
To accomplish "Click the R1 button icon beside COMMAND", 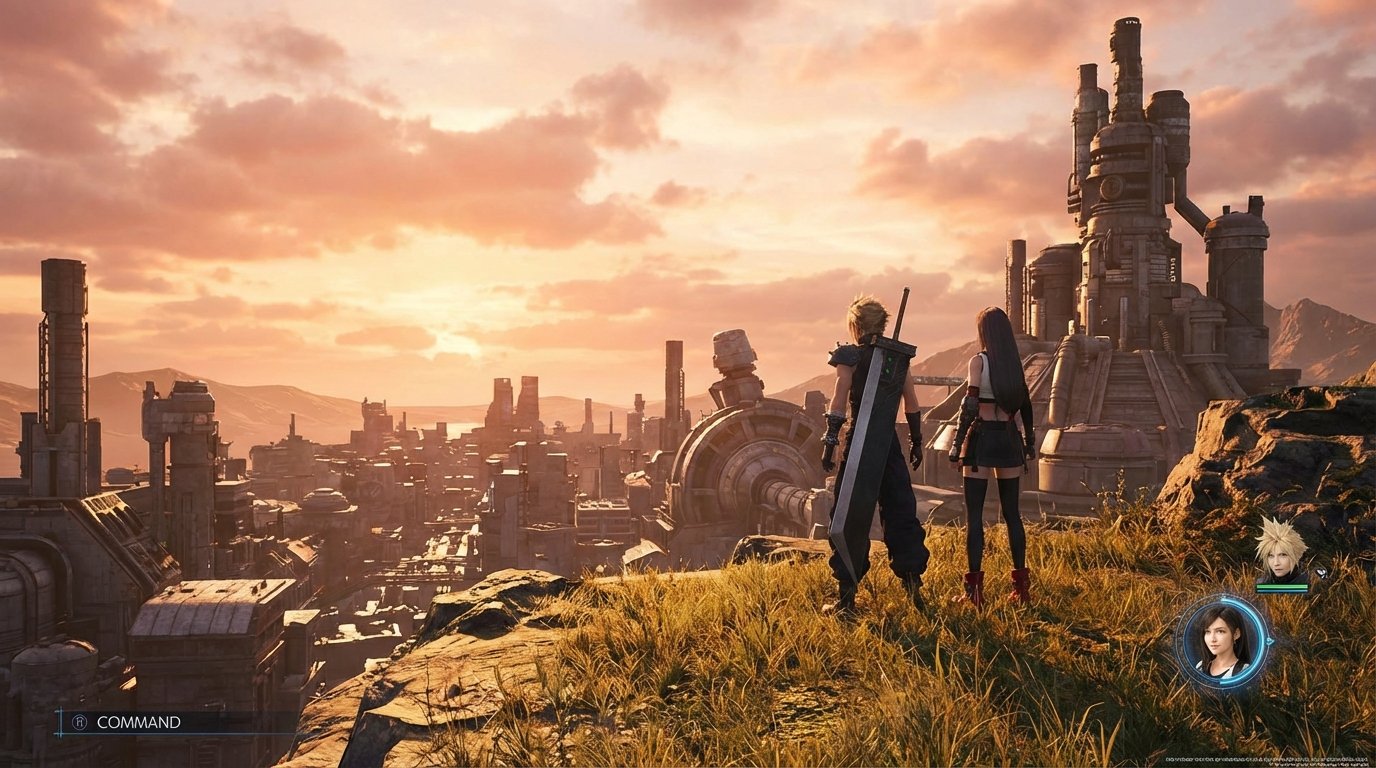I will 81,721.
